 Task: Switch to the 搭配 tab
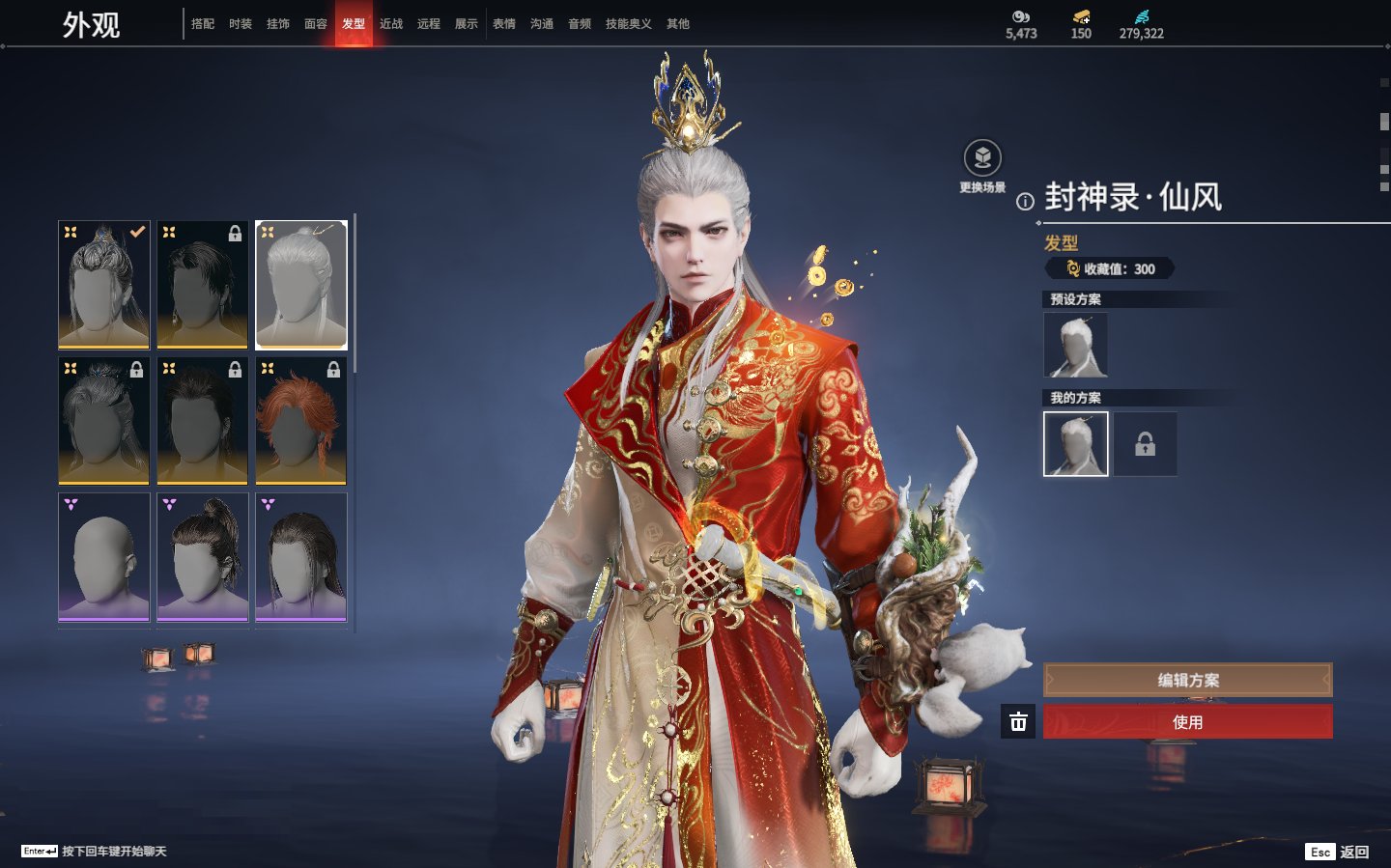point(203,24)
